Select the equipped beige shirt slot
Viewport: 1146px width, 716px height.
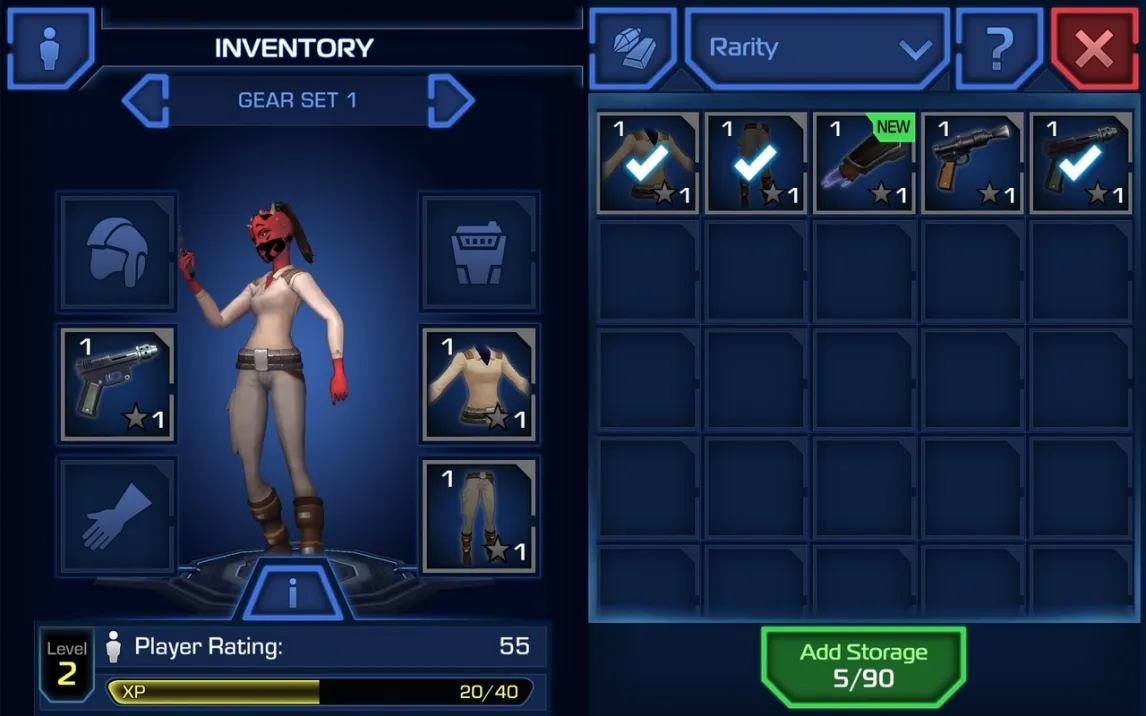480,384
